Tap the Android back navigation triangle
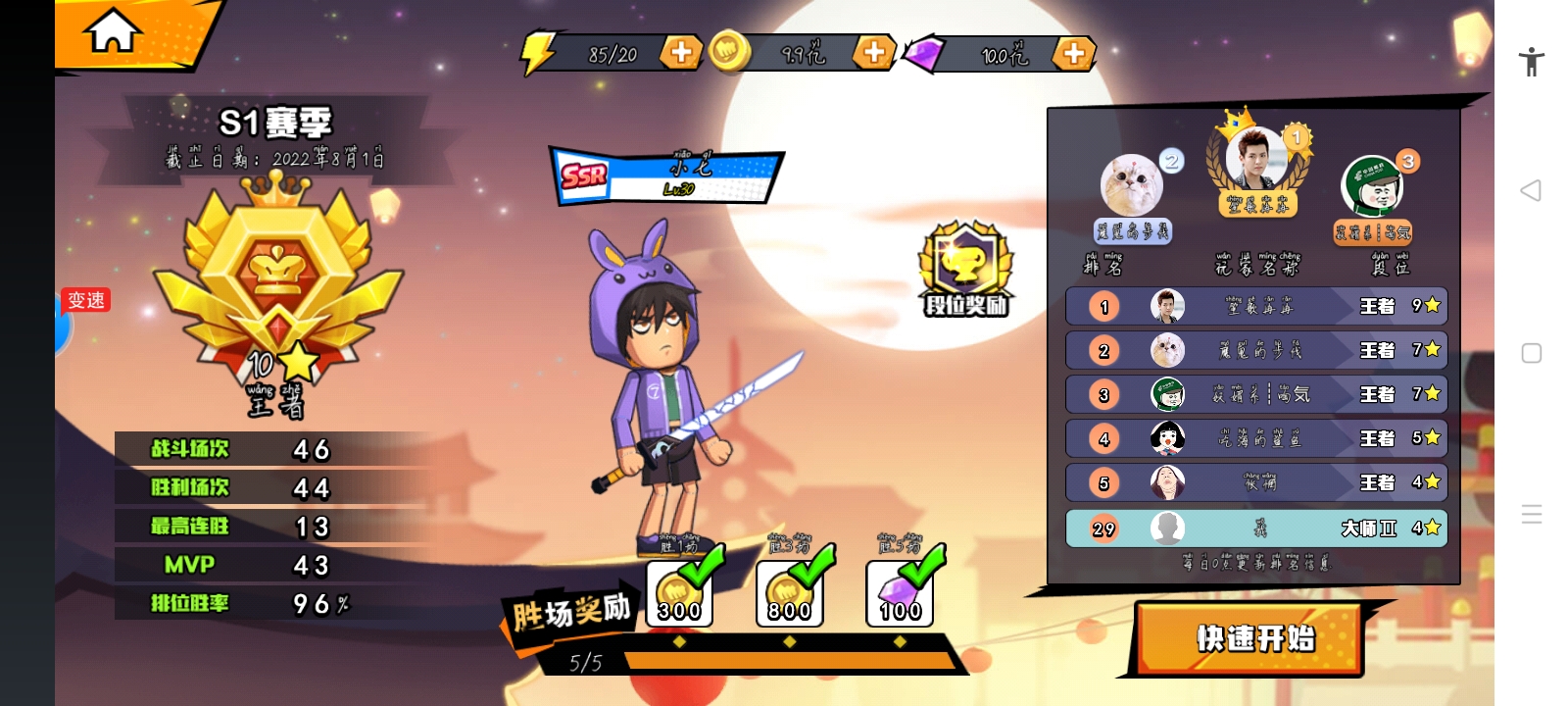Viewport: 1568px width, 706px height. click(1531, 190)
